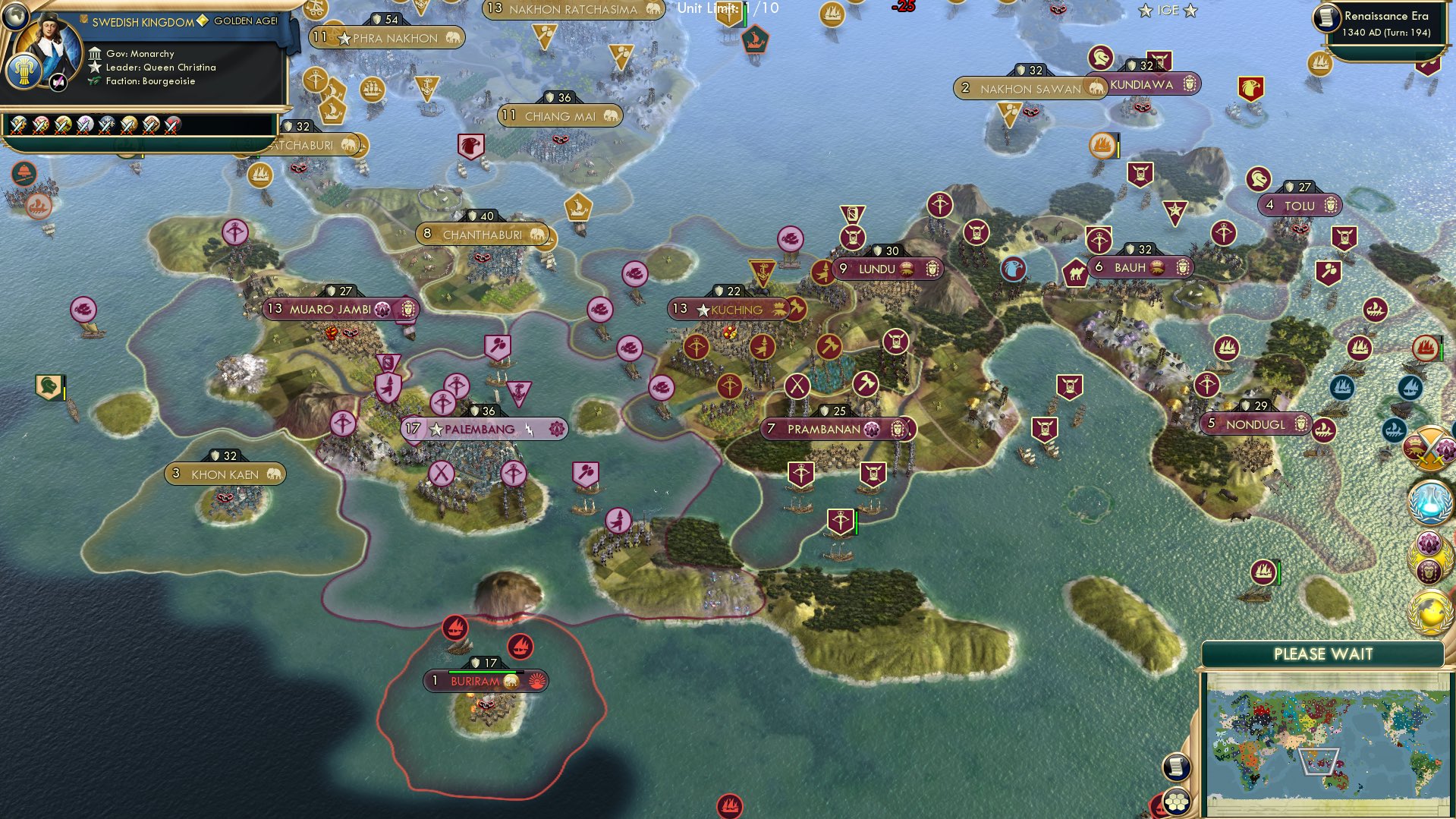
Task: Open the notification scroll icon above the minimap
Action: click(x=1176, y=767)
